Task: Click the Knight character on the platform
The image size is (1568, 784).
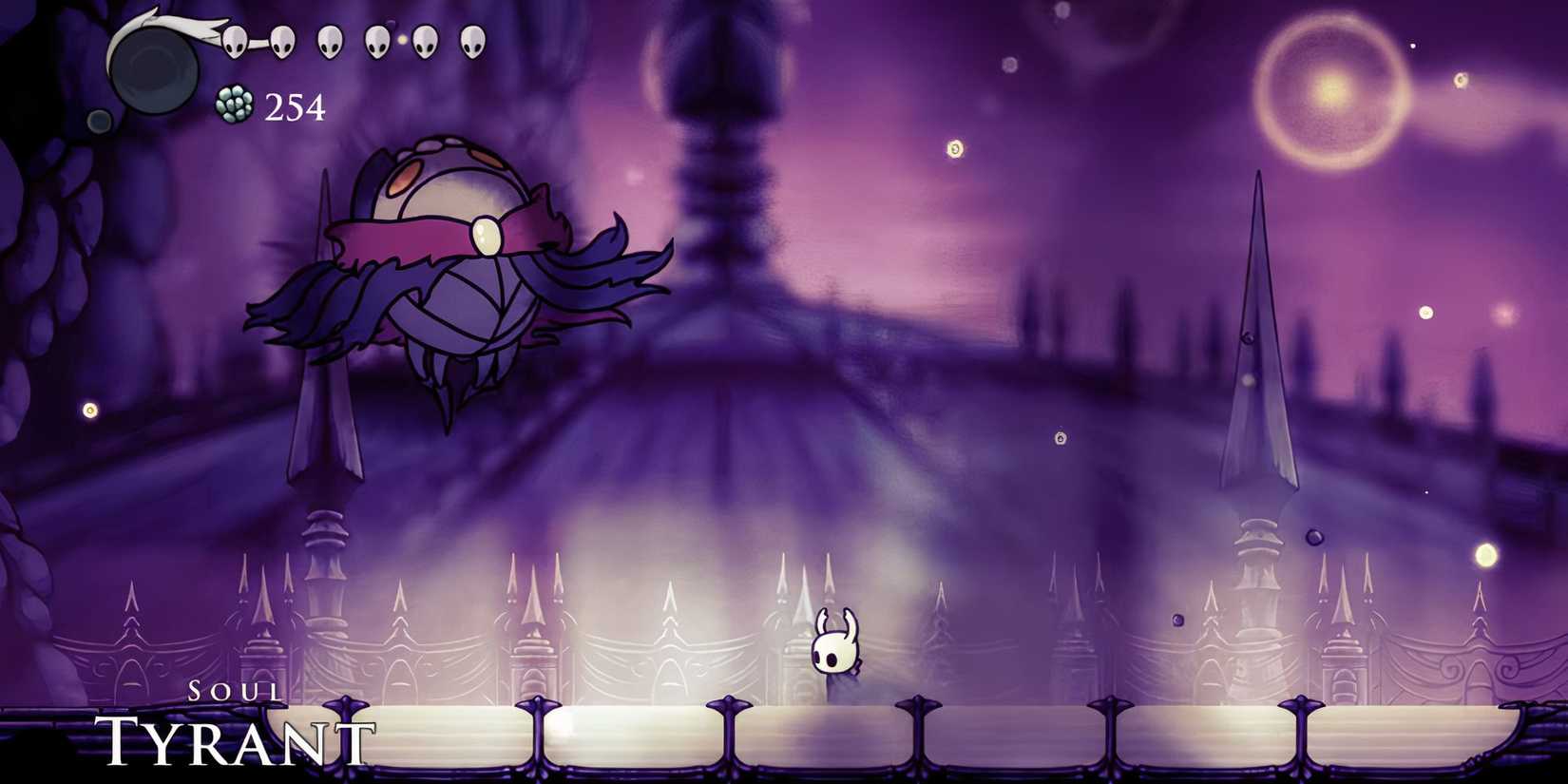Action: [x=834, y=646]
